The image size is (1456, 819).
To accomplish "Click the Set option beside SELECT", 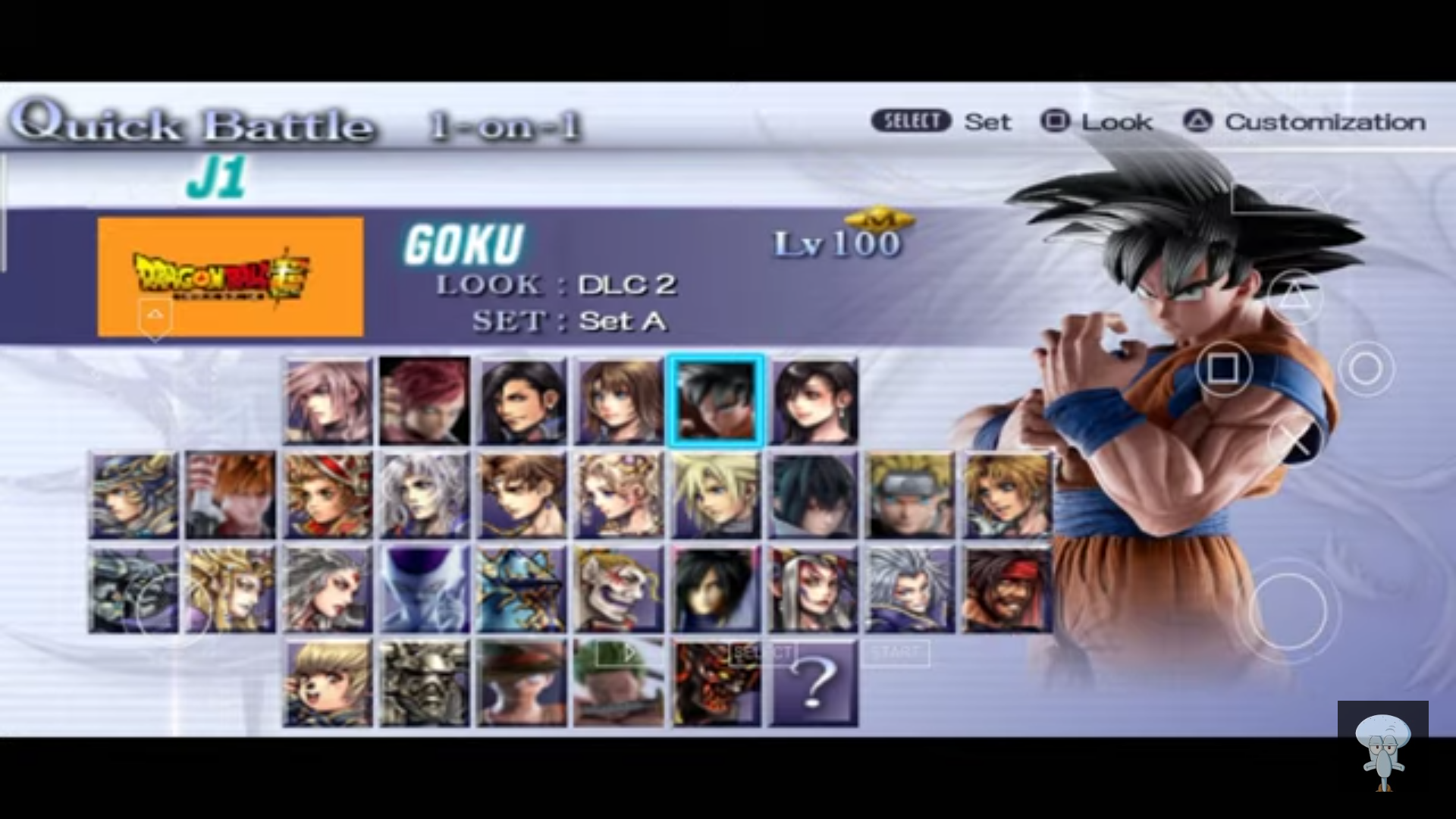I will (987, 122).
